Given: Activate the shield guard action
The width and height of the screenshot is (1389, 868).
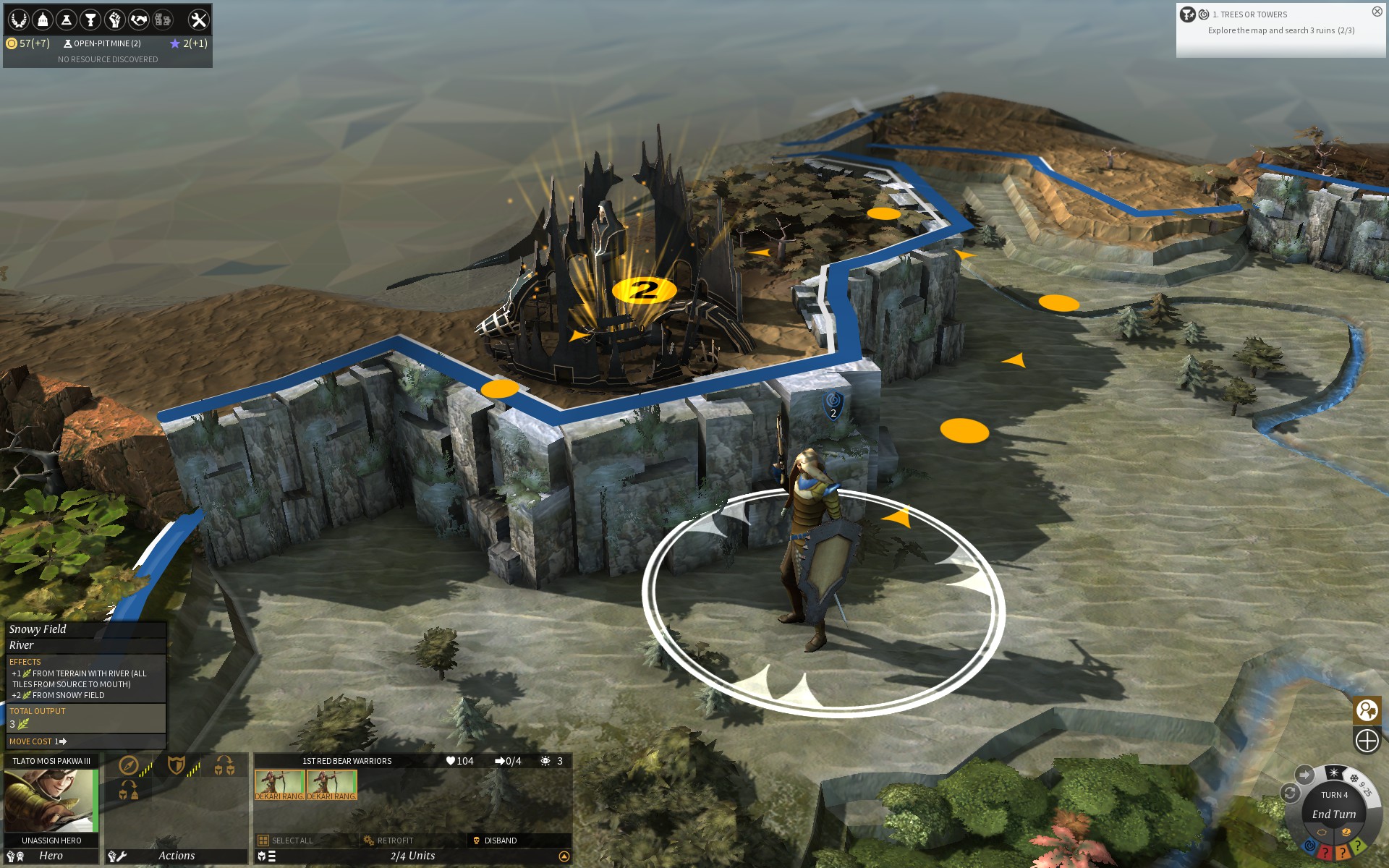Looking at the screenshot, I should click(x=176, y=765).
